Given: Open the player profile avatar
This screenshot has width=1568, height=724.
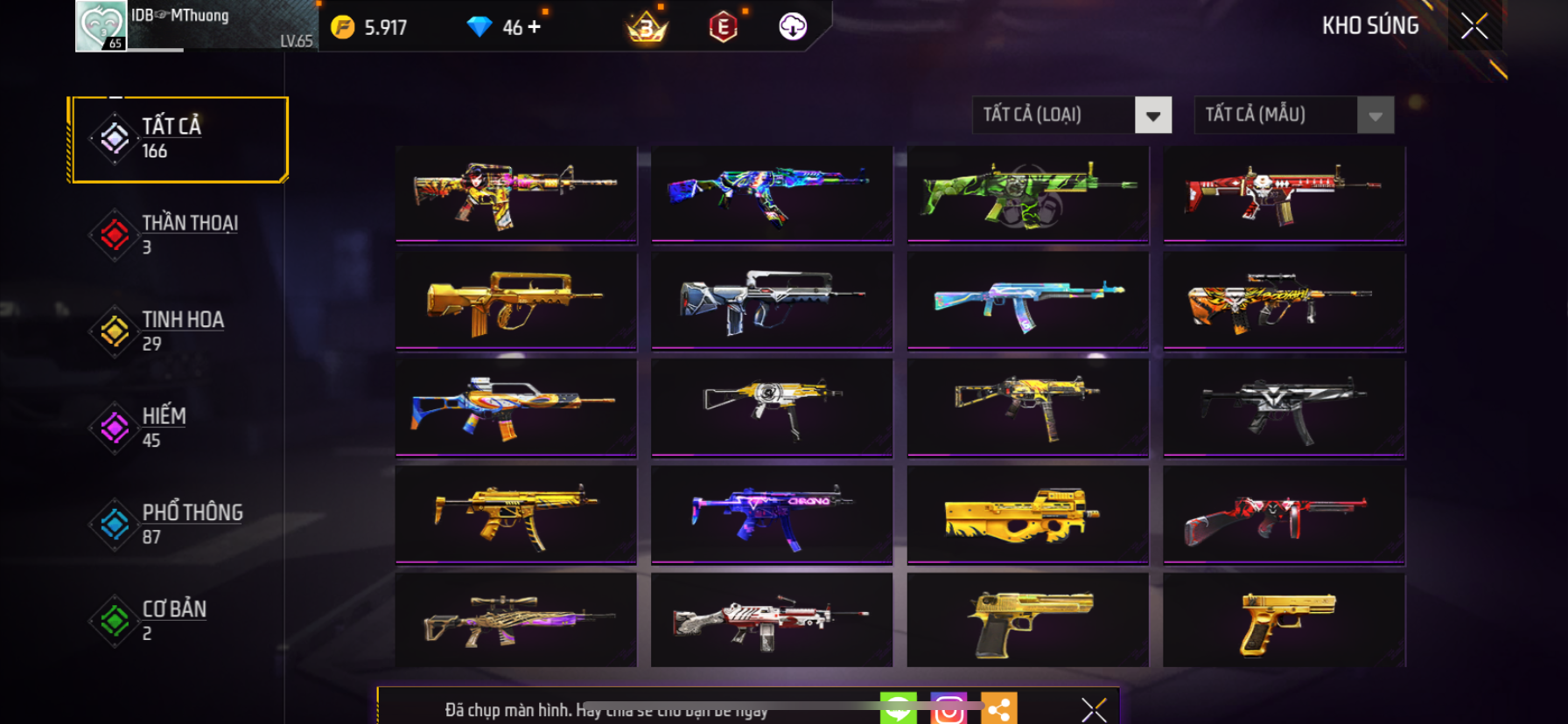Looking at the screenshot, I should (x=101, y=26).
